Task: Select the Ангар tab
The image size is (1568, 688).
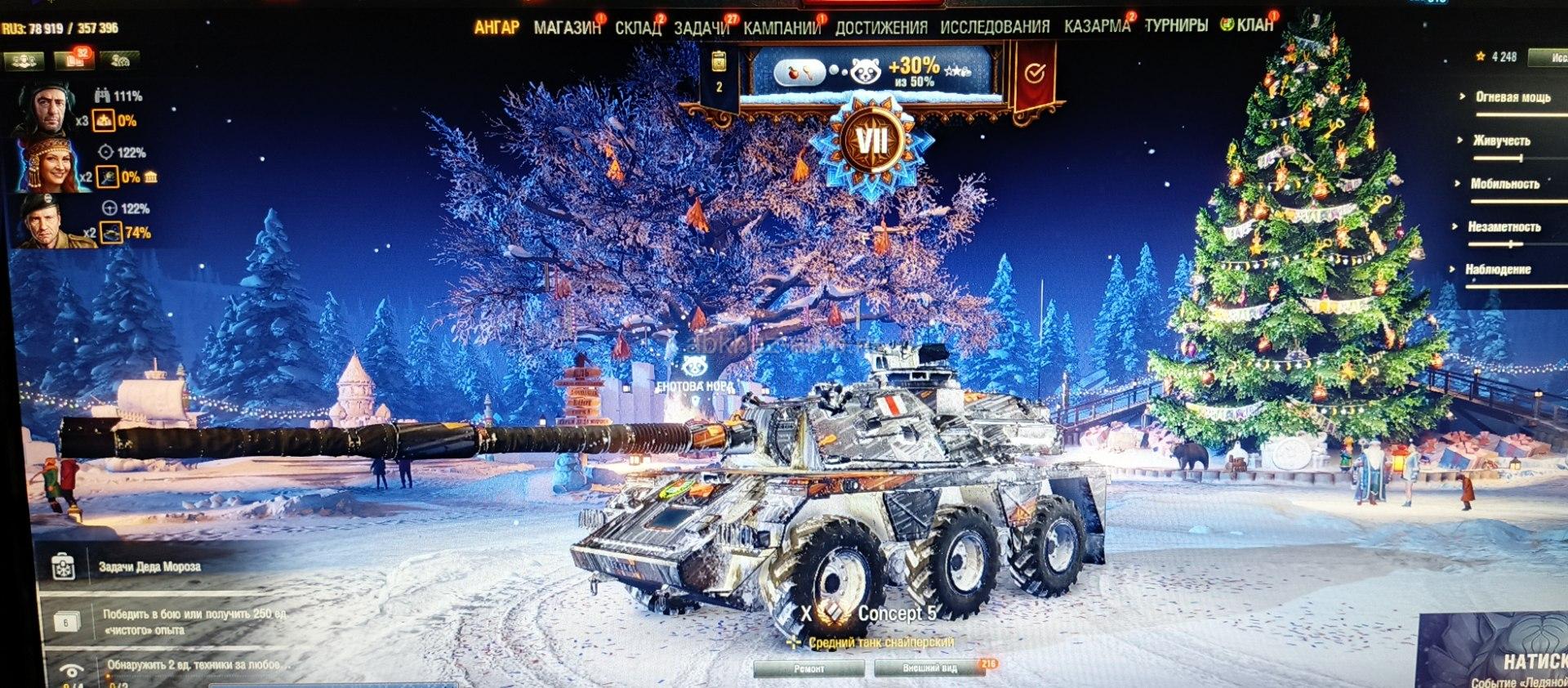Action: (497, 28)
